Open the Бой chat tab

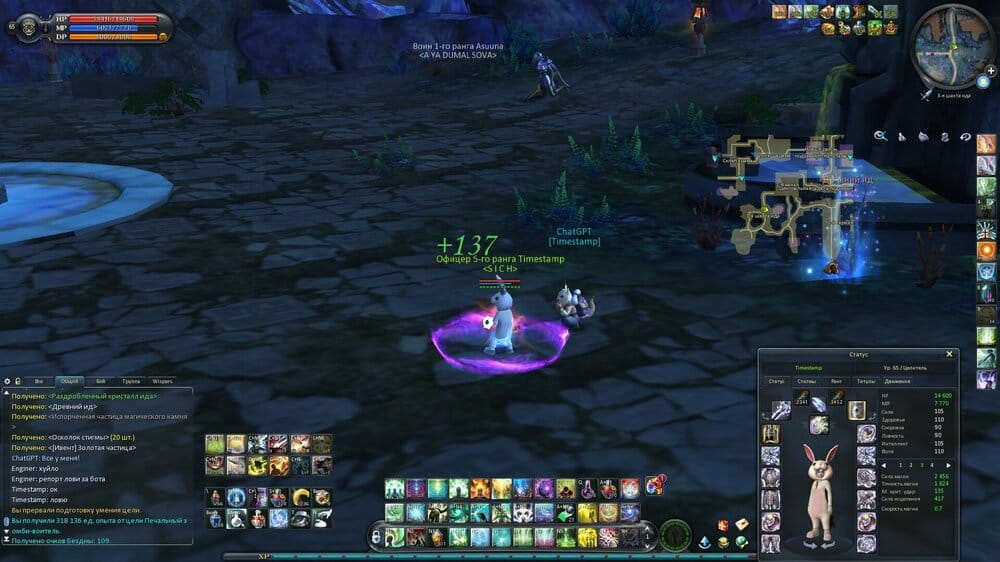[x=100, y=381]
